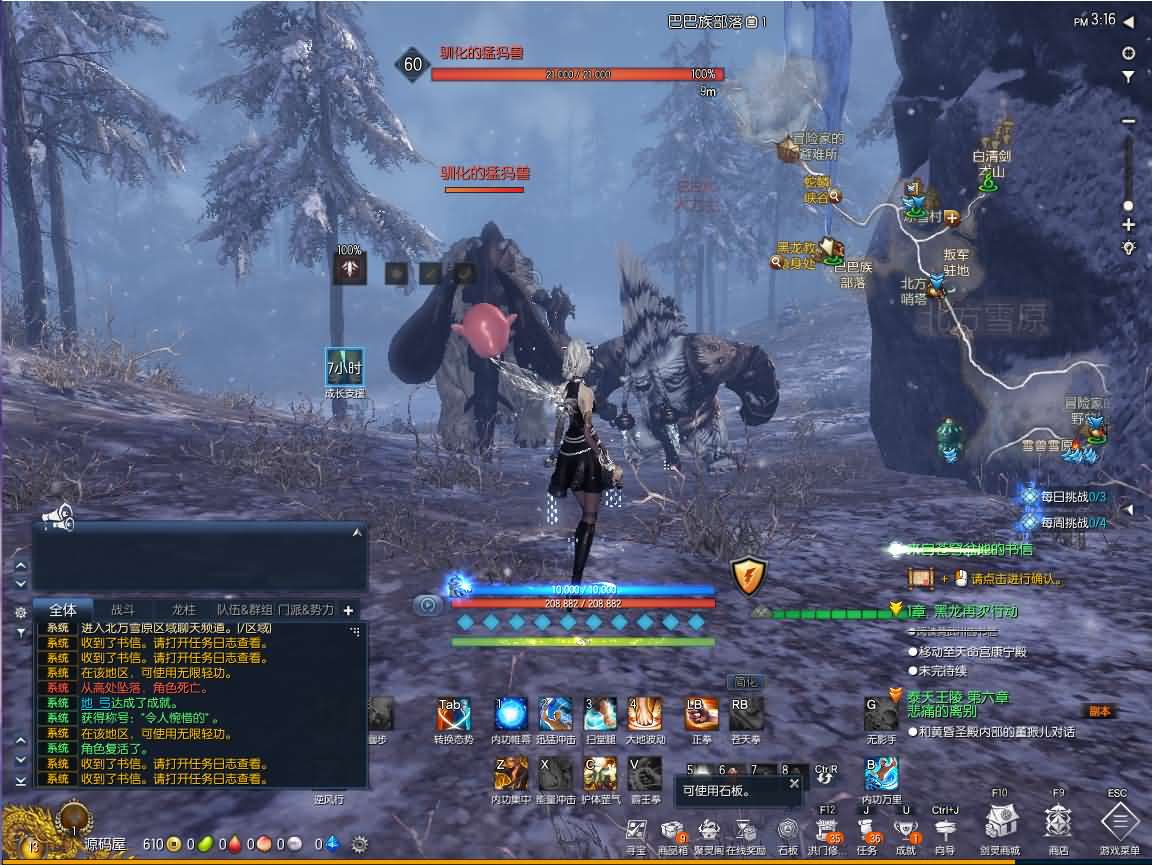Activate the 内功万里 skill icon
The height and width of the screenshot is (865, 1152).
(x=881, y=773)
